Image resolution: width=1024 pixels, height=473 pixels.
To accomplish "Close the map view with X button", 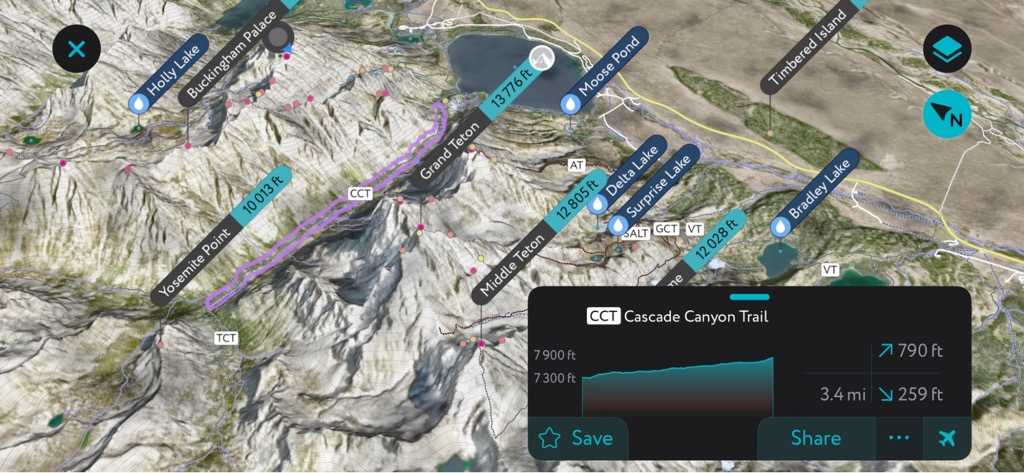I will 77,48.
